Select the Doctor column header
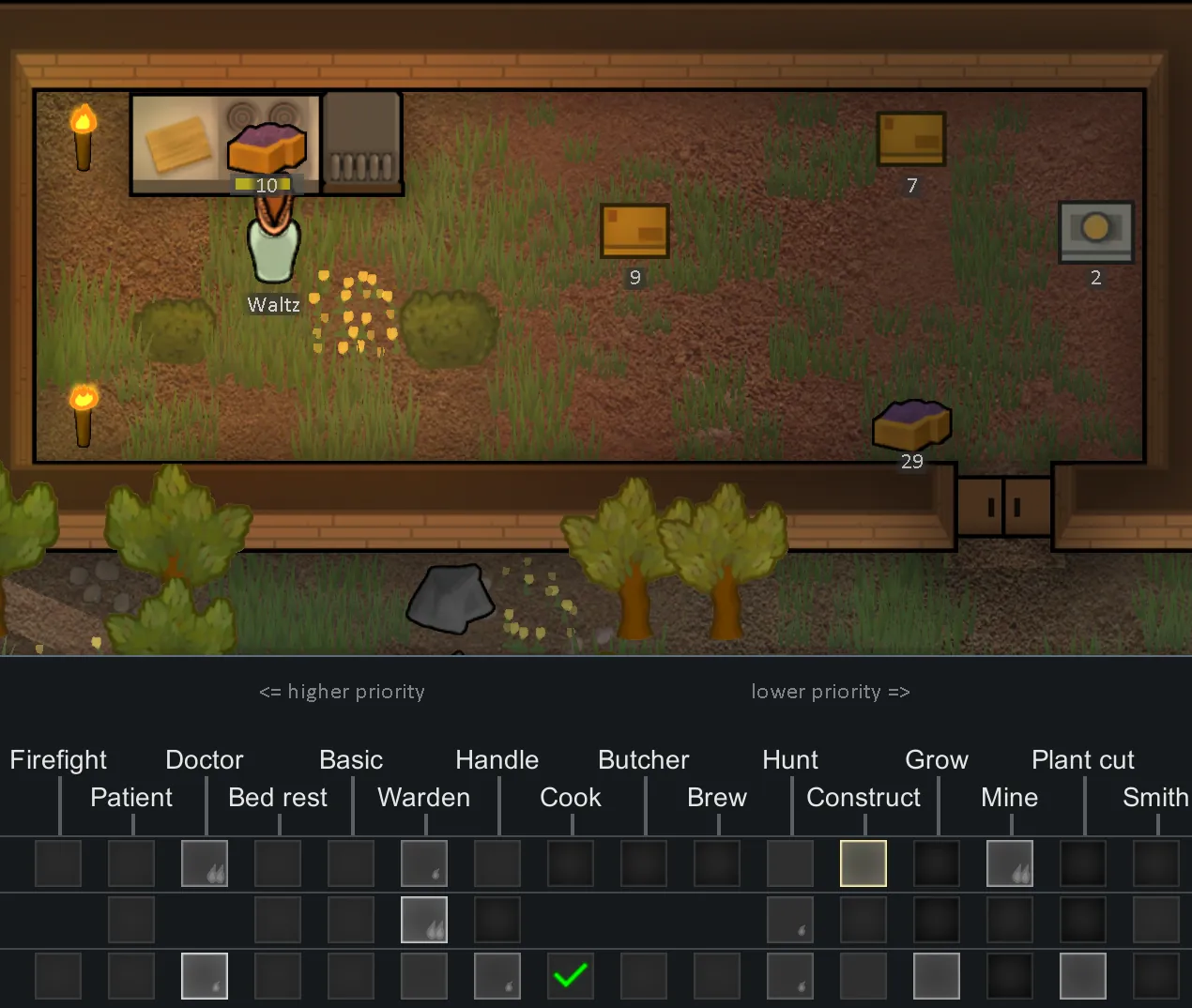Viewport: 1192px width, 1008px height. click(x=205, y=759)
